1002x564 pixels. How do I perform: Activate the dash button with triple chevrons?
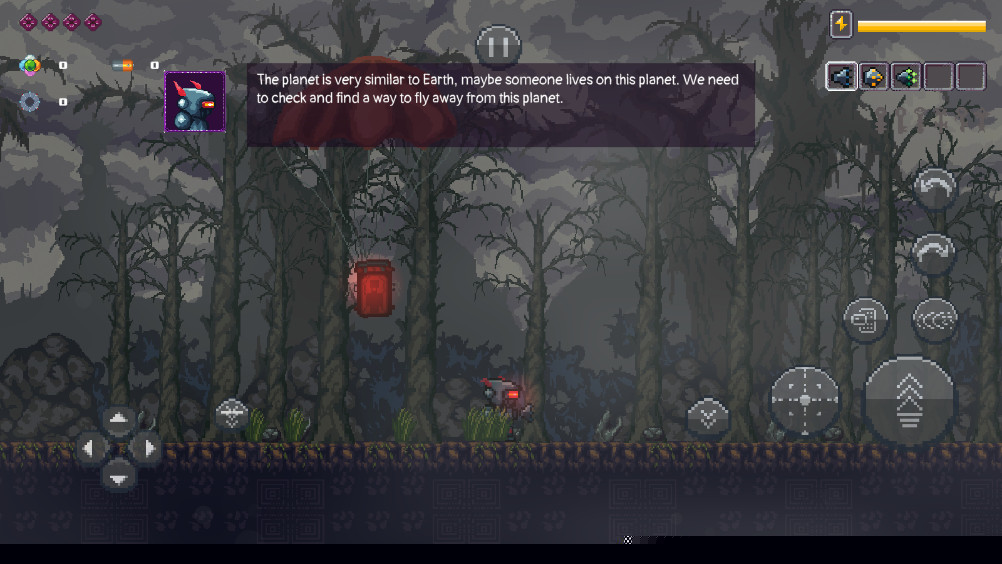[x=935, y=320]
